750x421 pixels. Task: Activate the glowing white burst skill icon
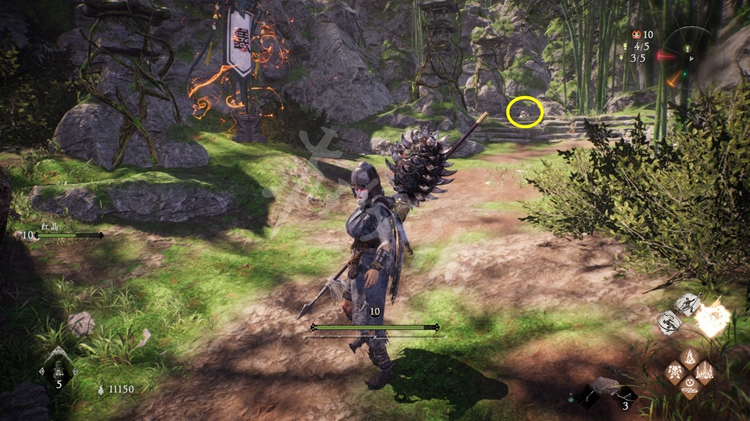coord(714,319)
